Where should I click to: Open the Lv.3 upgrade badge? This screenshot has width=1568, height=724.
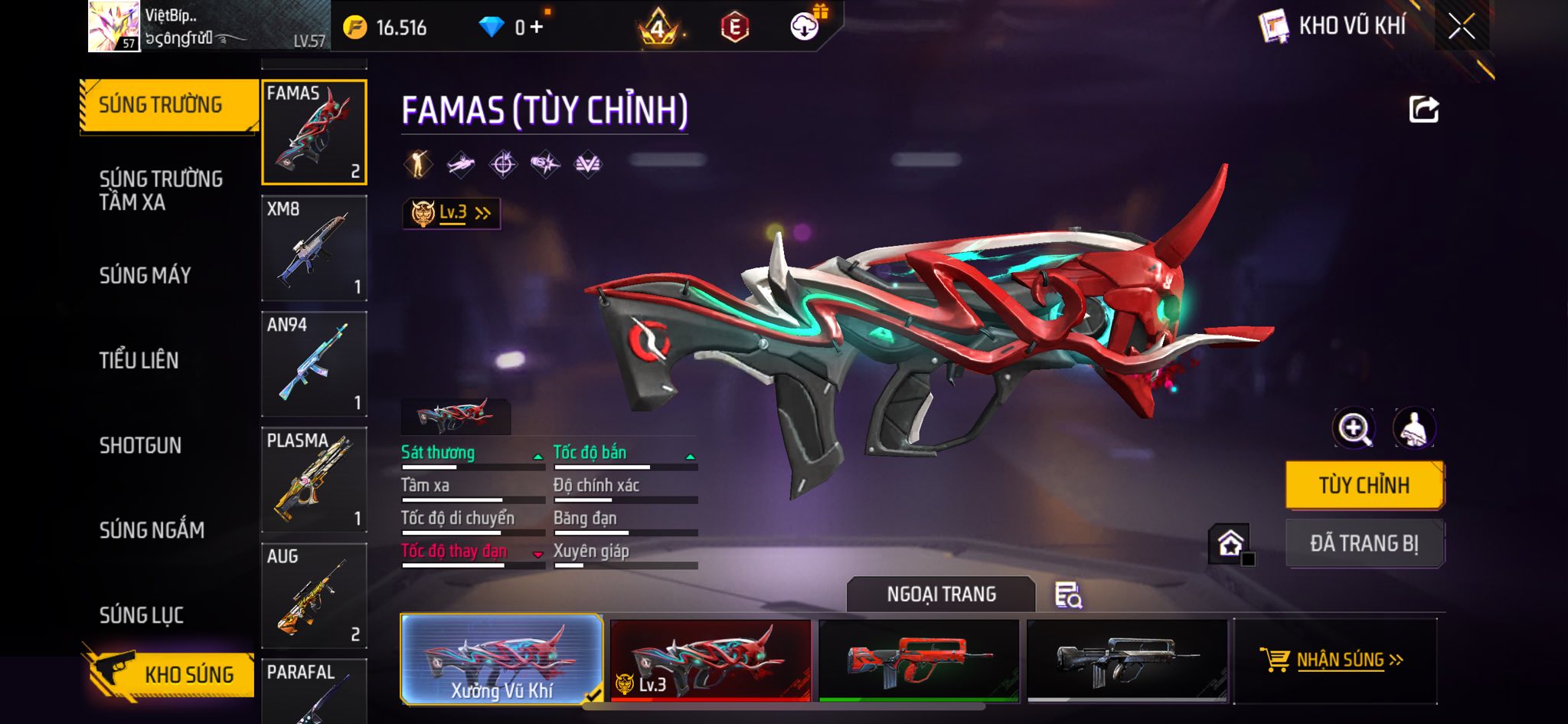point(451,213)
